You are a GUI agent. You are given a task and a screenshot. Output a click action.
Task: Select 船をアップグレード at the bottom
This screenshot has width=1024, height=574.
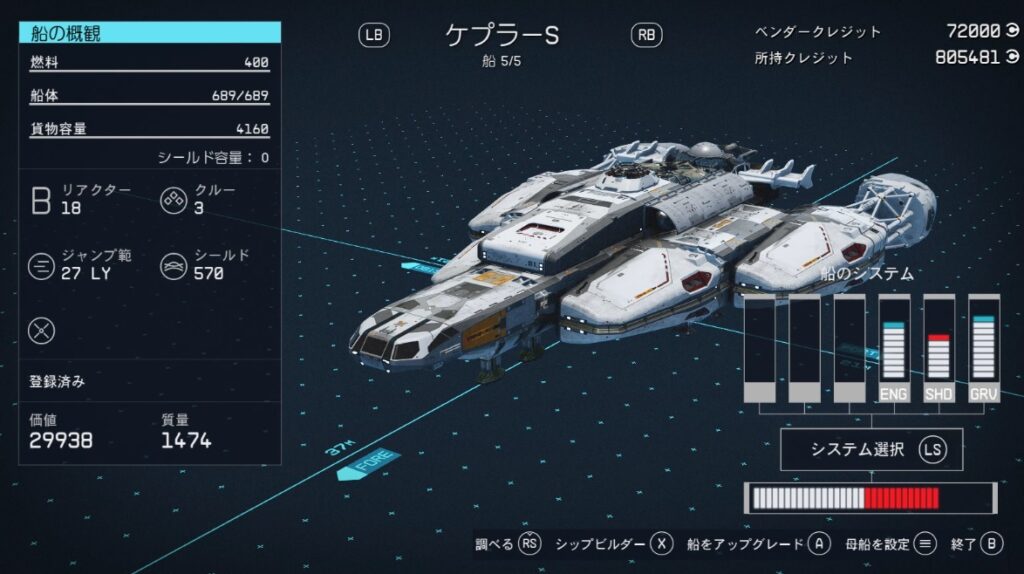click(x=759, y=544)
